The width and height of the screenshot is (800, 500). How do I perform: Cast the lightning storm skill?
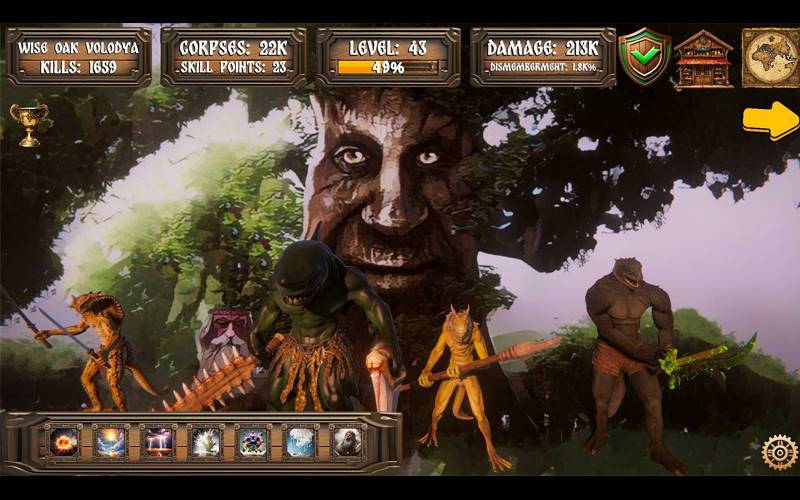coord(158,442)
